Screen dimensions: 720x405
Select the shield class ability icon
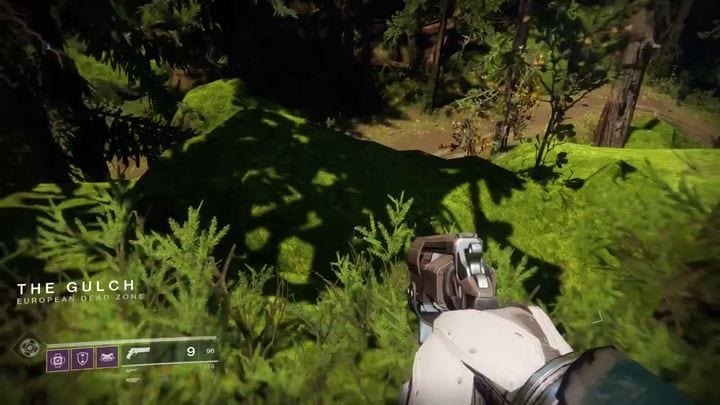coord(82,358)
